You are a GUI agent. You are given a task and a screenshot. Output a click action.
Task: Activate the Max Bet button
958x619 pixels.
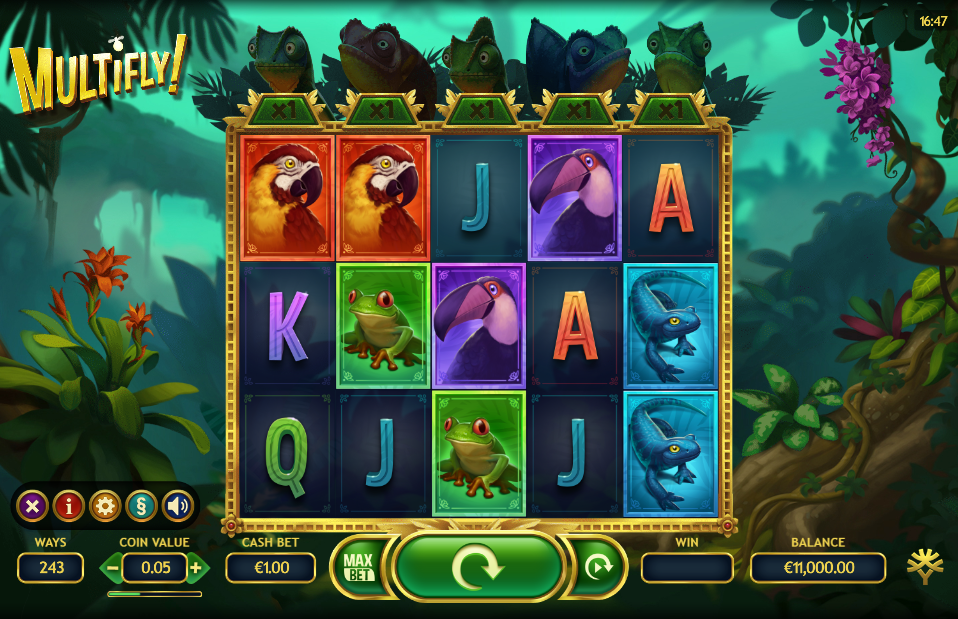pyautogui.click(x=357, y=567)
